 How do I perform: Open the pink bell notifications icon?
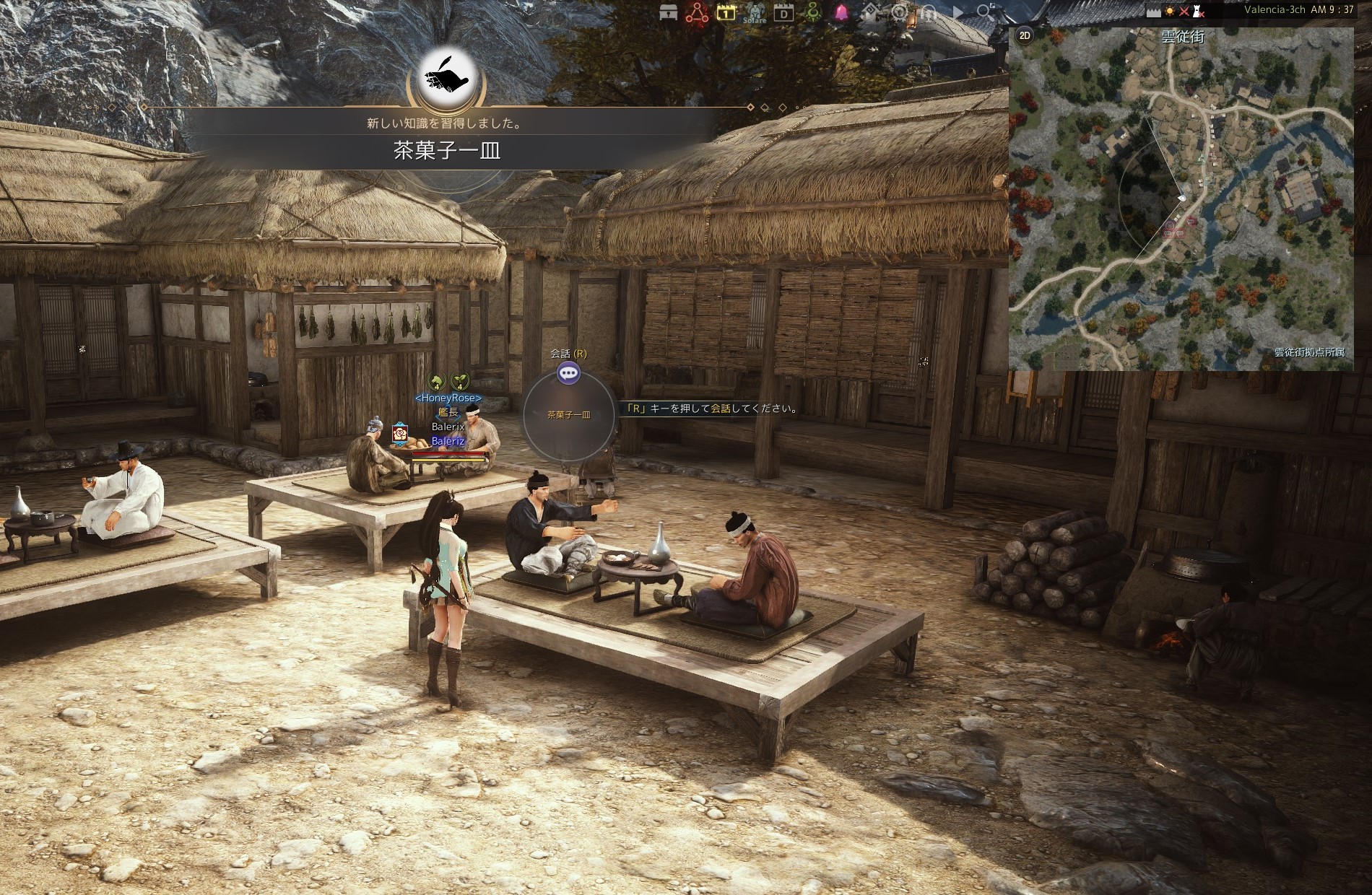pyautogui.click(x=842, y=12)
